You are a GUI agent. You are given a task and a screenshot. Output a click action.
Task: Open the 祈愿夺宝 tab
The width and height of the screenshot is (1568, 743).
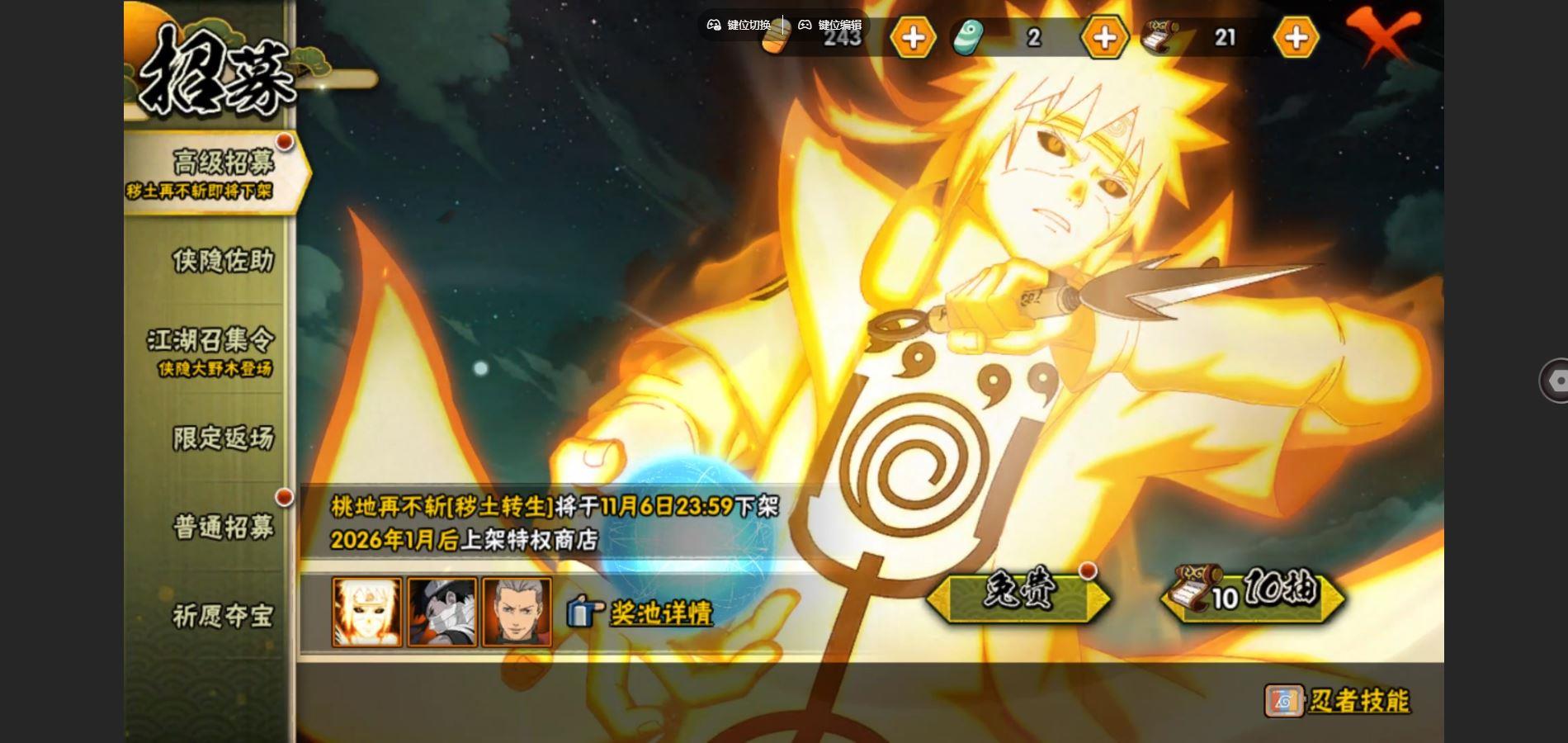[x=222, y=615]
